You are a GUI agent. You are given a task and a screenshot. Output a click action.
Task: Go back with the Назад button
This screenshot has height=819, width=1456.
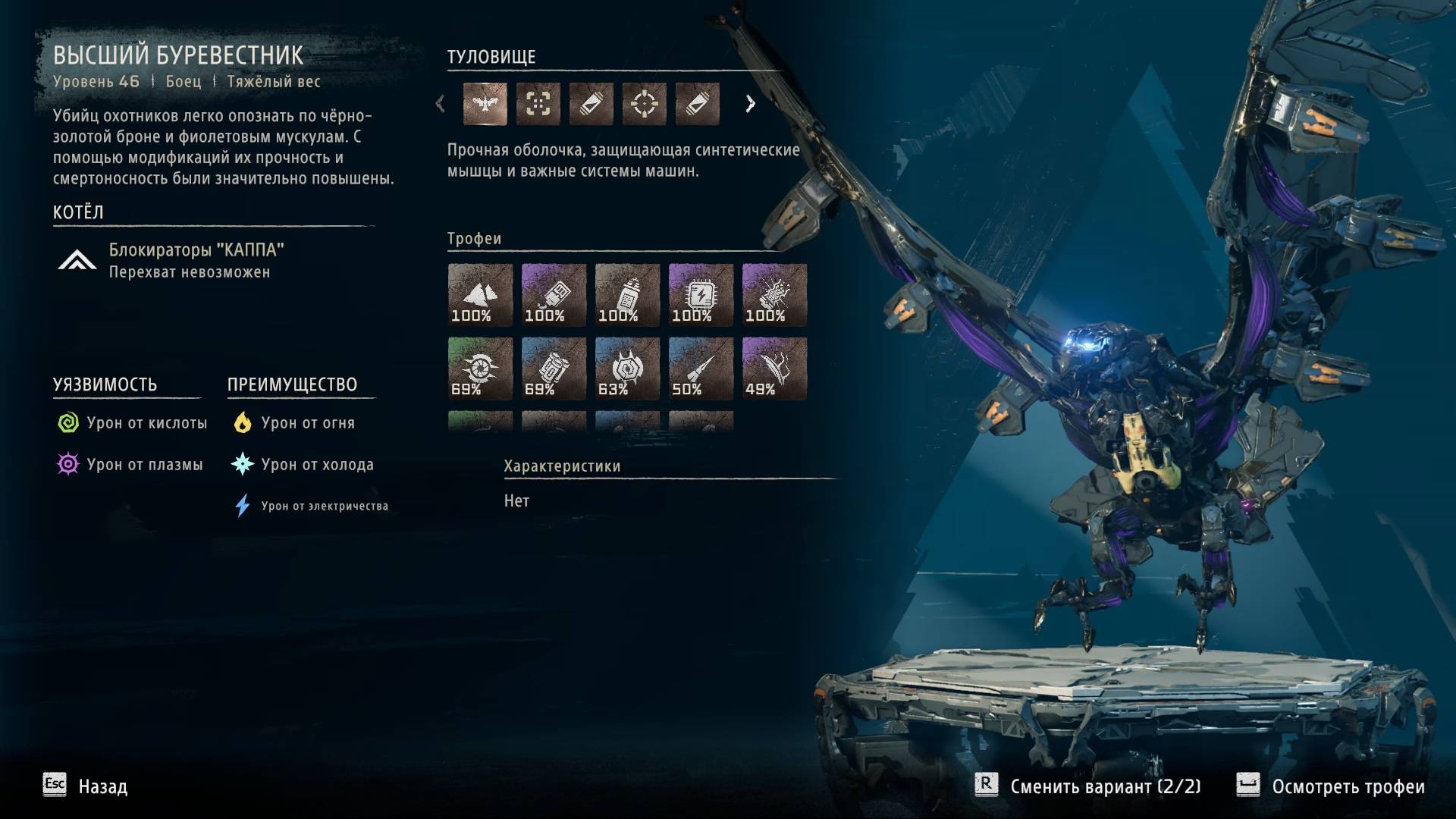click(85, 786)
